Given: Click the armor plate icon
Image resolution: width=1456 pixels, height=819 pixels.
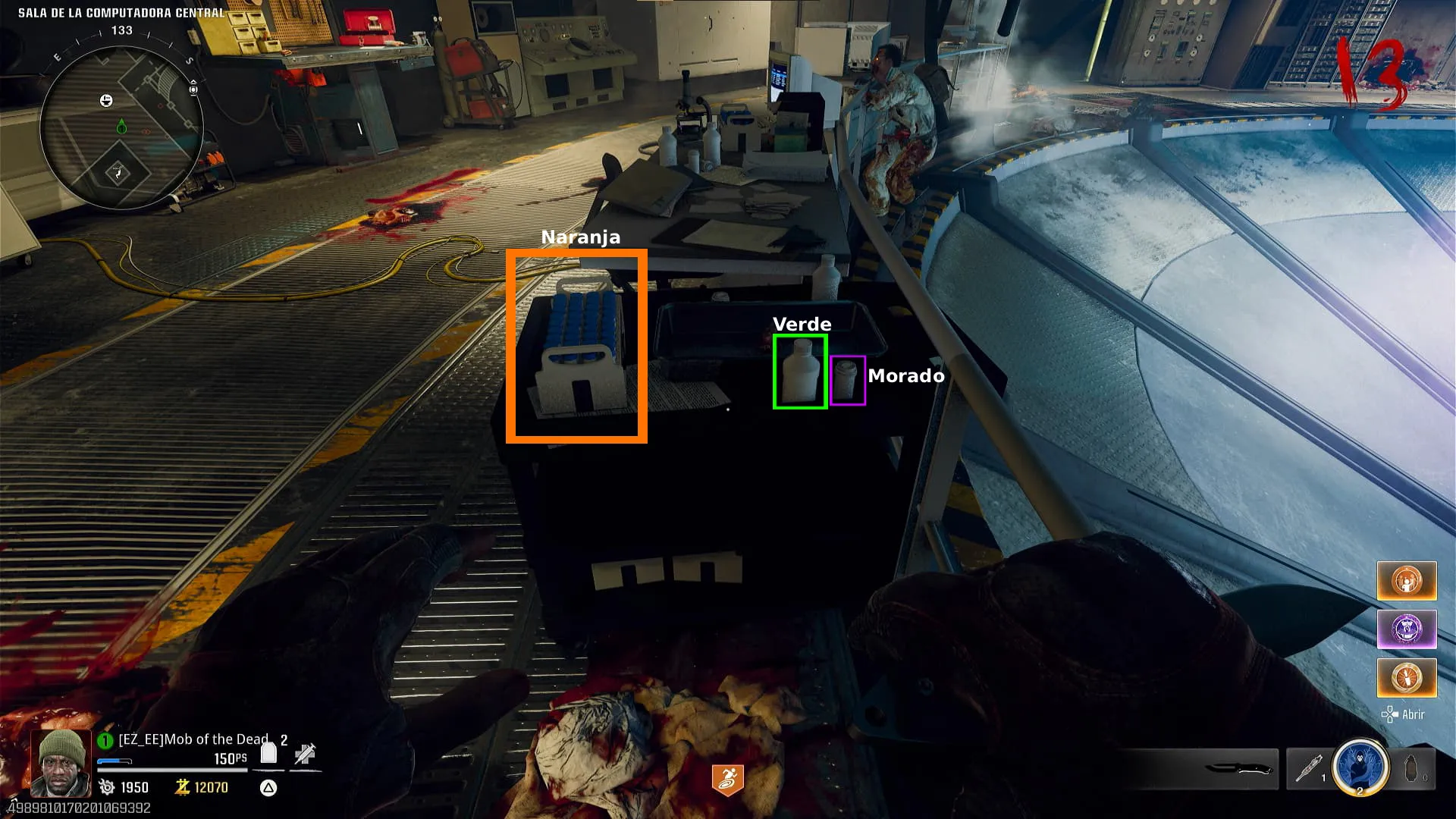Looking at the screenshot, I should pos(268,753).
